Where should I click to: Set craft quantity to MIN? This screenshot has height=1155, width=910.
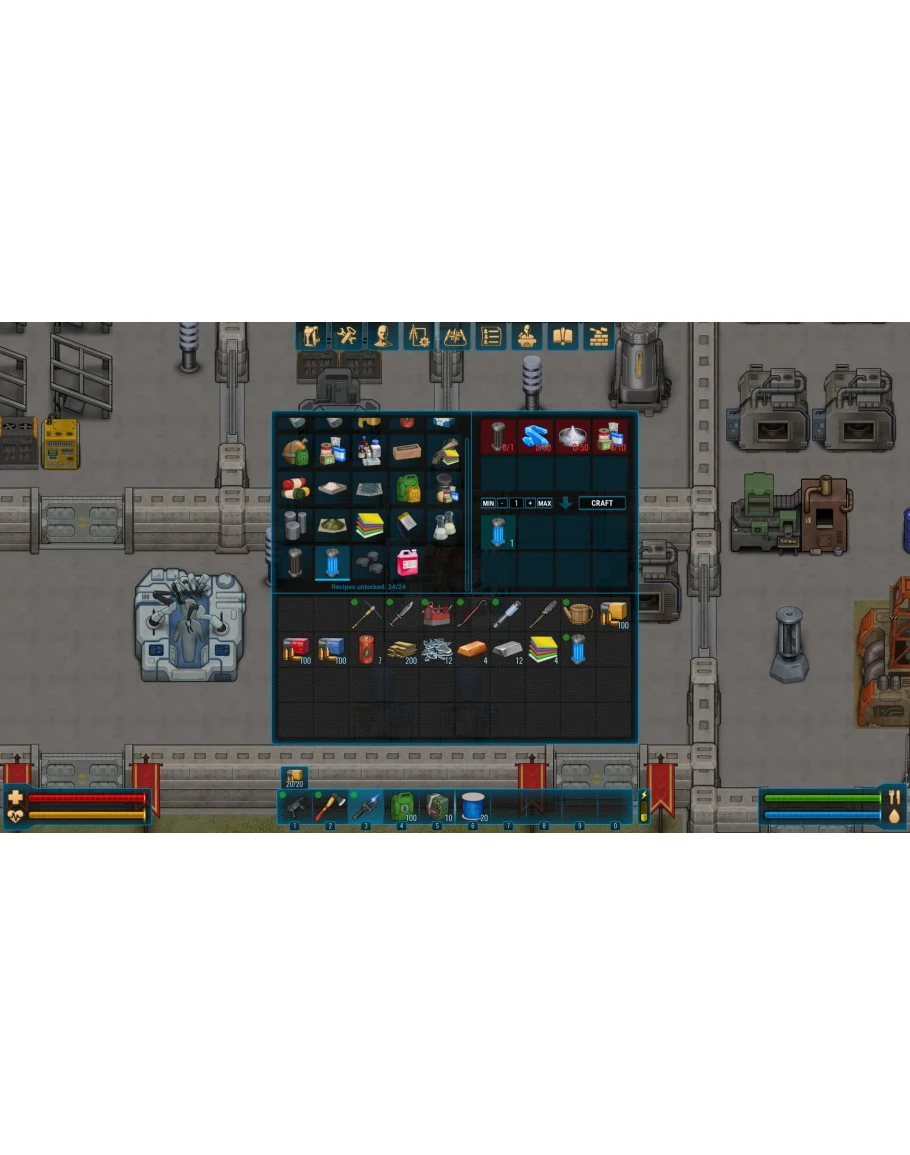tap(488, 503)
